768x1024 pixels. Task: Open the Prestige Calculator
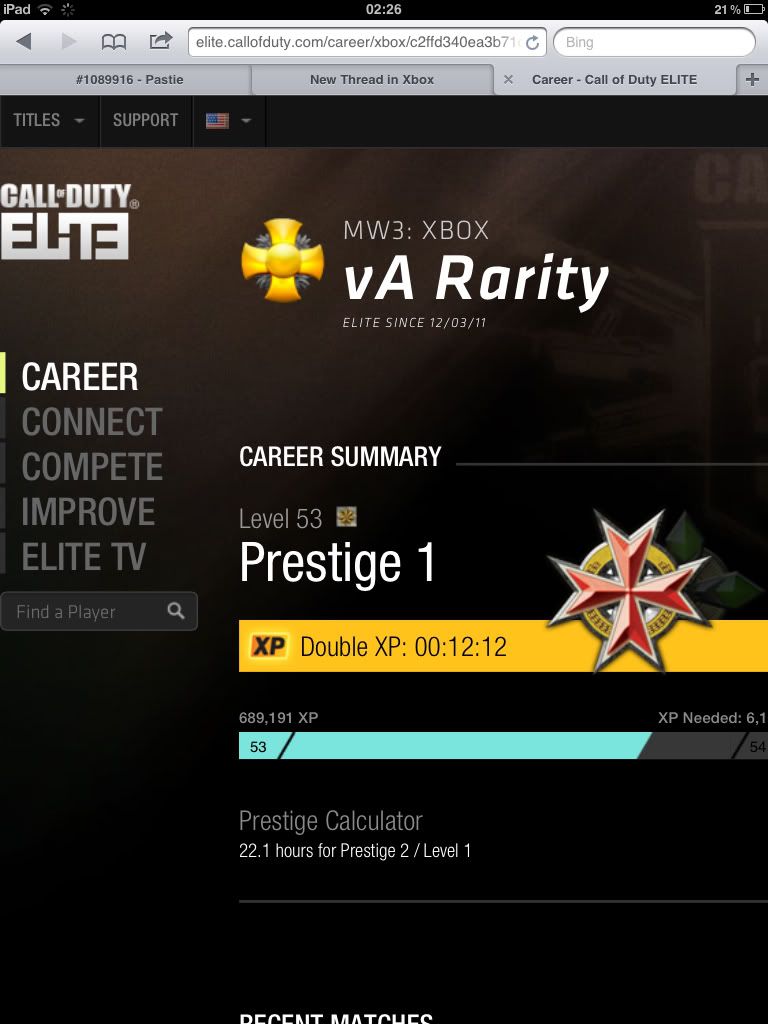[x=330, y=821]
